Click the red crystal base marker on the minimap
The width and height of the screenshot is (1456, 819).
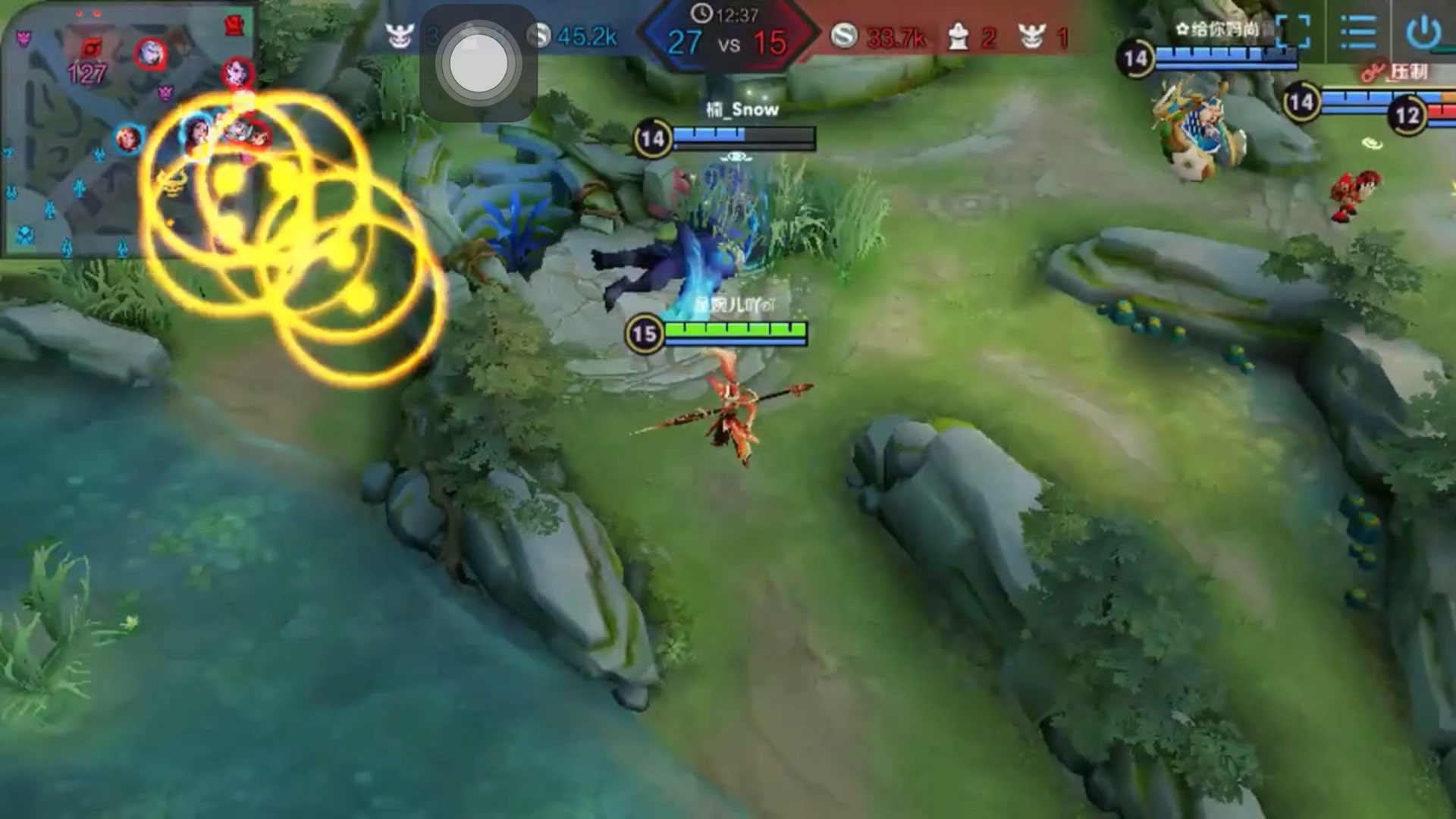point(235,26)
